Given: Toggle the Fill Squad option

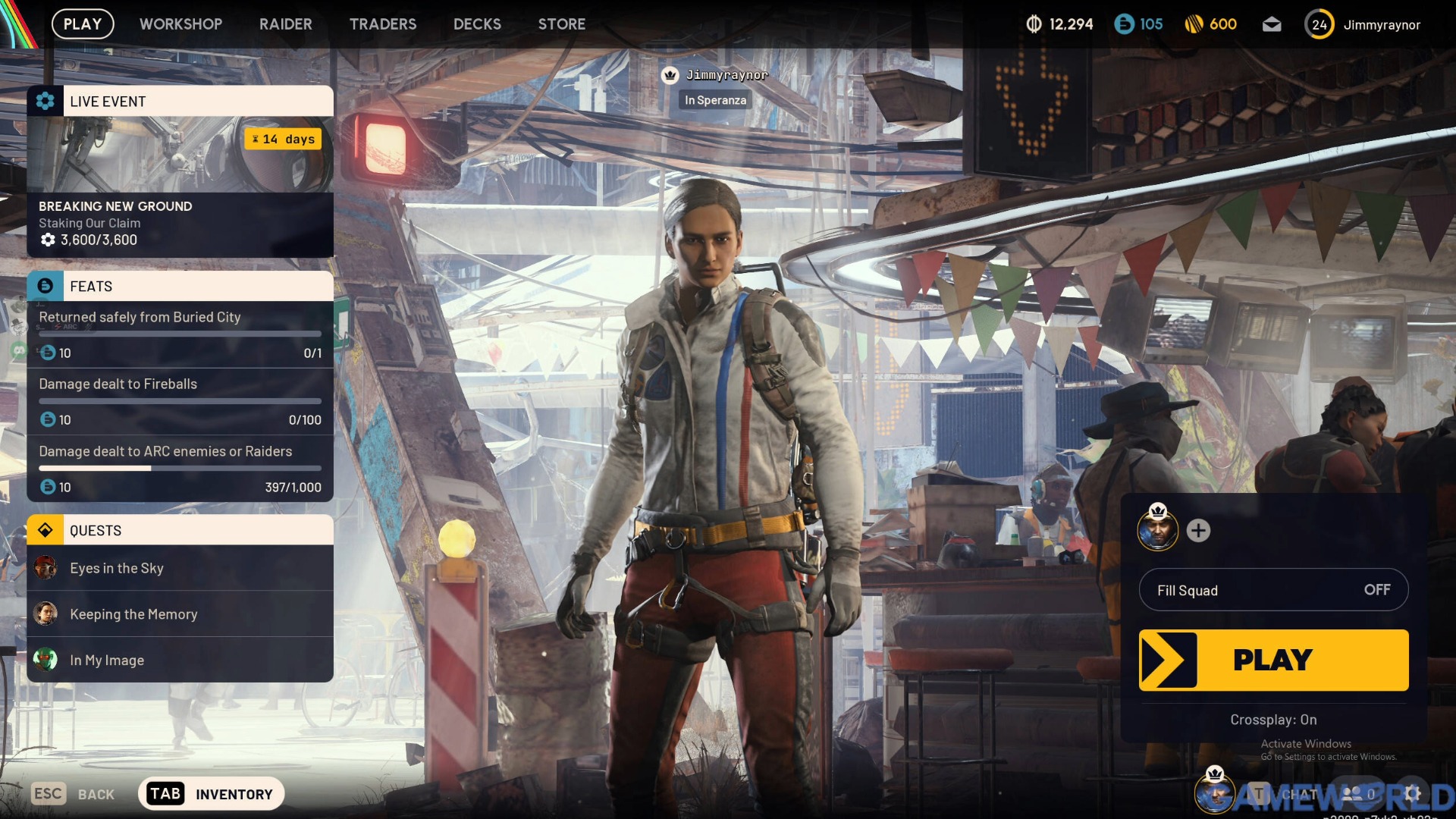Looking at the screenshot, I should pos(1273,590).
